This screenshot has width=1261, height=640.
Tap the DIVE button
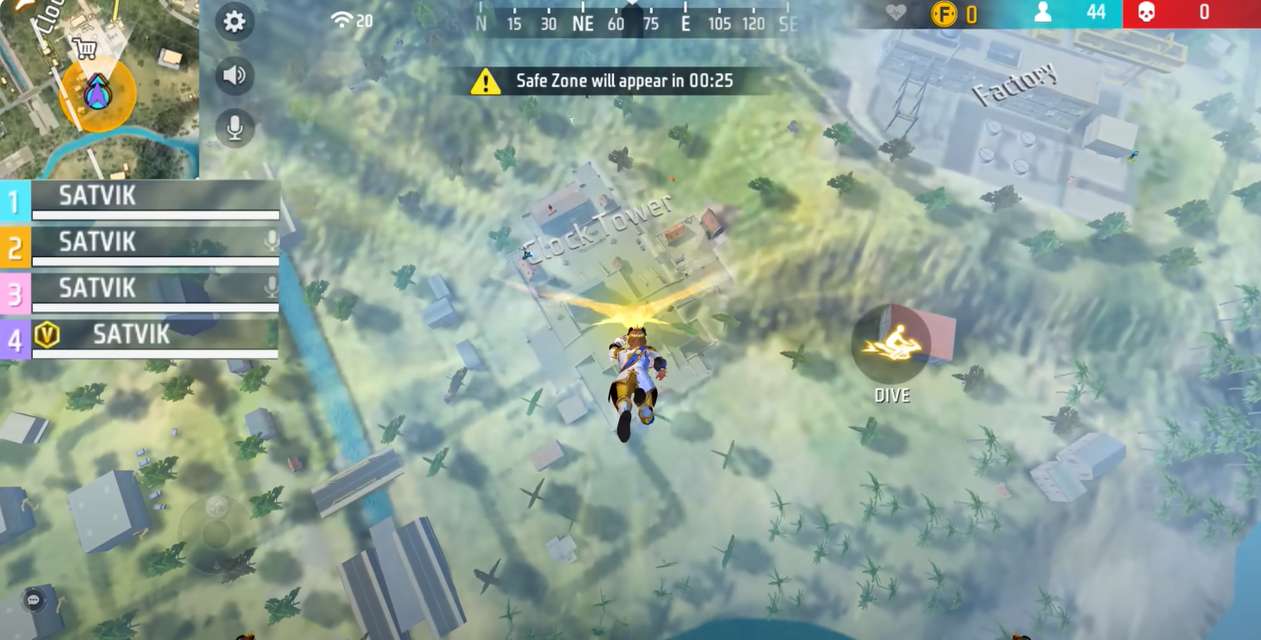coord(891,345)
